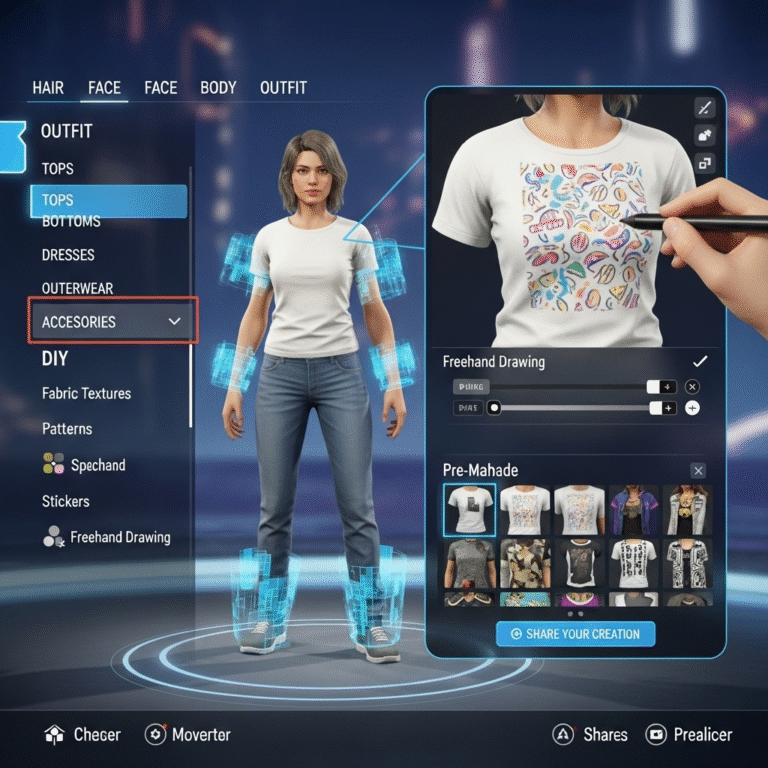Expand the ACCESORIES dropdown
Screen dimensions: 768x768
click(x=112, y=322)
